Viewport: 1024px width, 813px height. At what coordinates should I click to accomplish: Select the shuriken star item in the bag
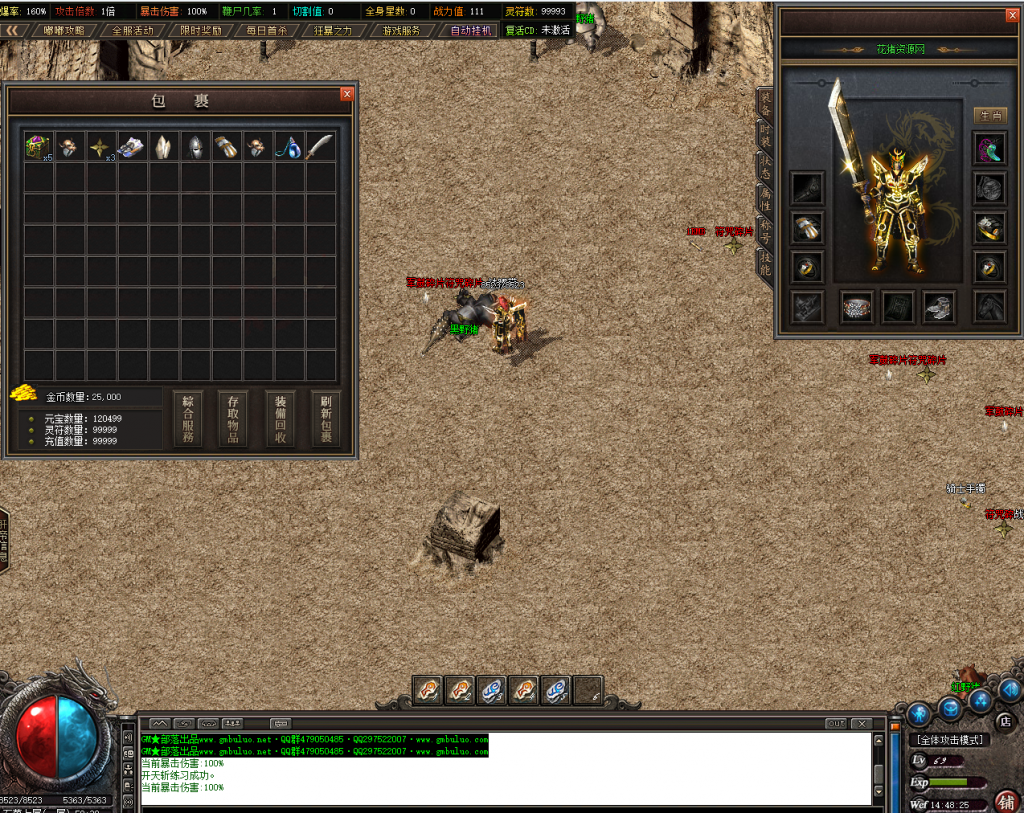100,147
